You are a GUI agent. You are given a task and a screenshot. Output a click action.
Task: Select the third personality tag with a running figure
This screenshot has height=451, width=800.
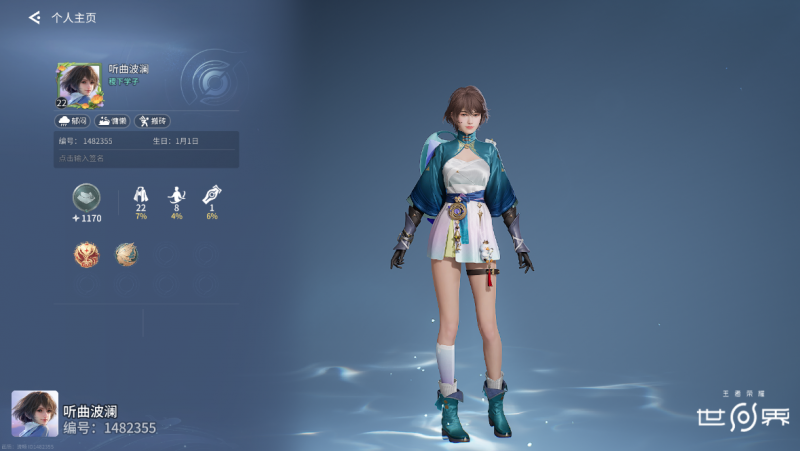tap(150, 121)
